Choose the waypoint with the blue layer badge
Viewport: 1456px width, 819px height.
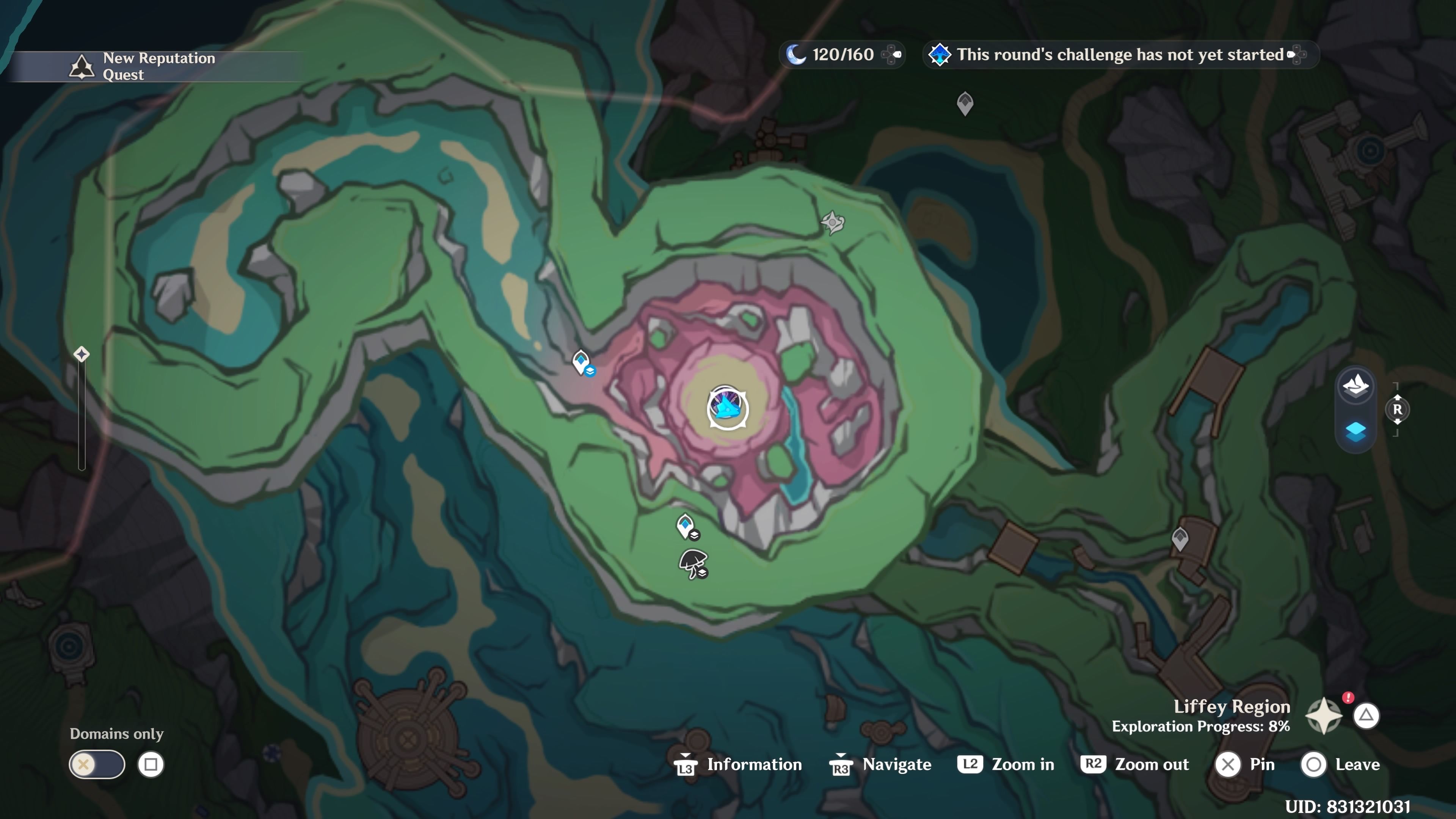coord(582,362)
